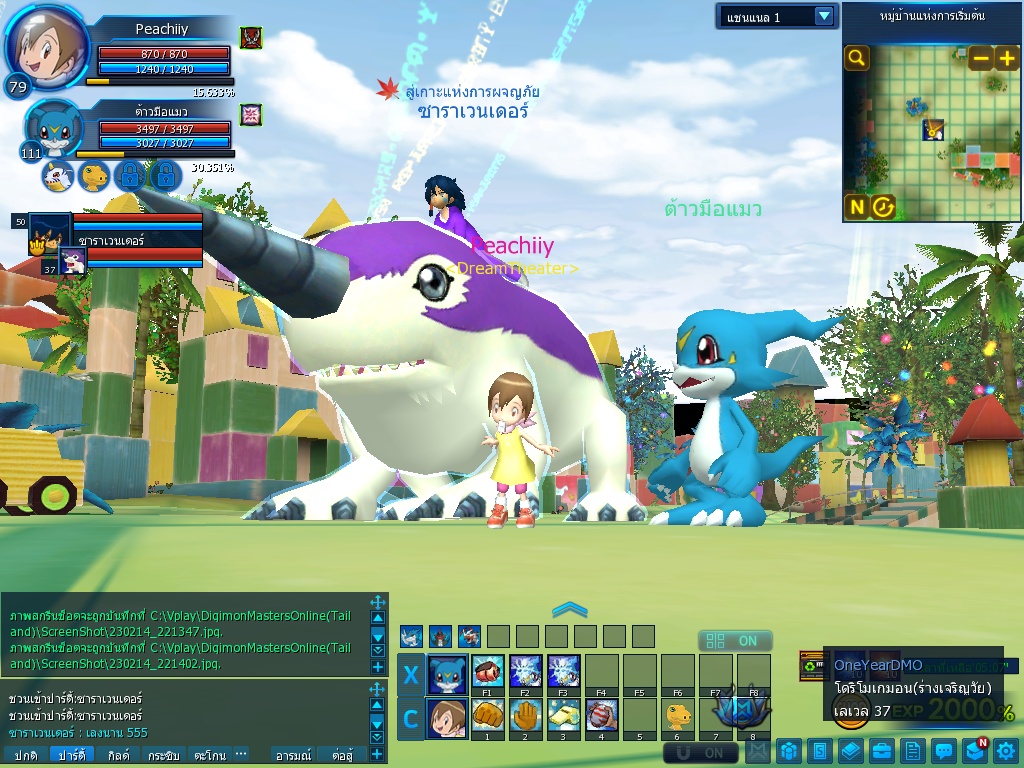Click Peachiiy's tamer portrait

(46, 48)
